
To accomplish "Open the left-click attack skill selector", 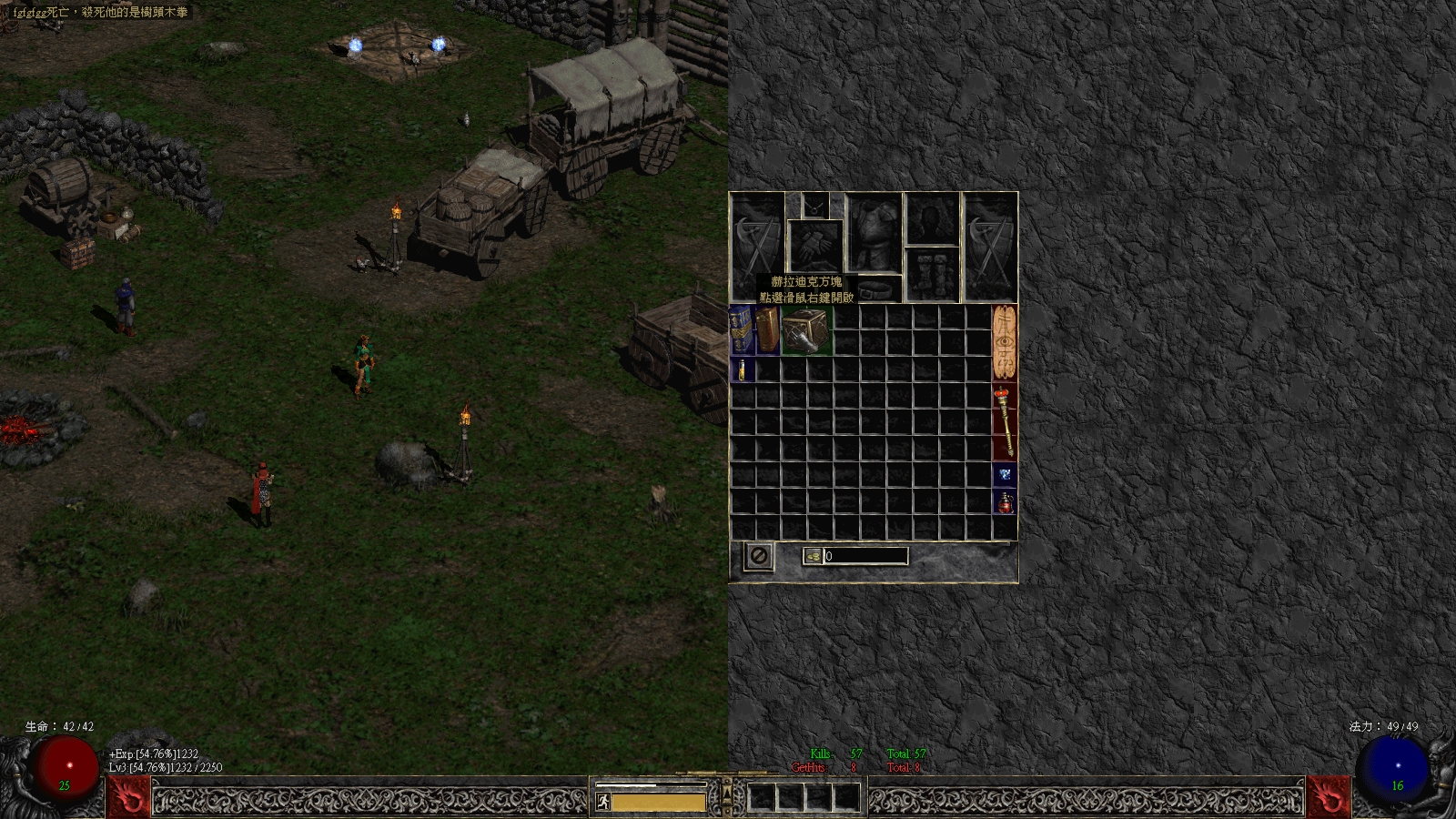I will point(128,797).
